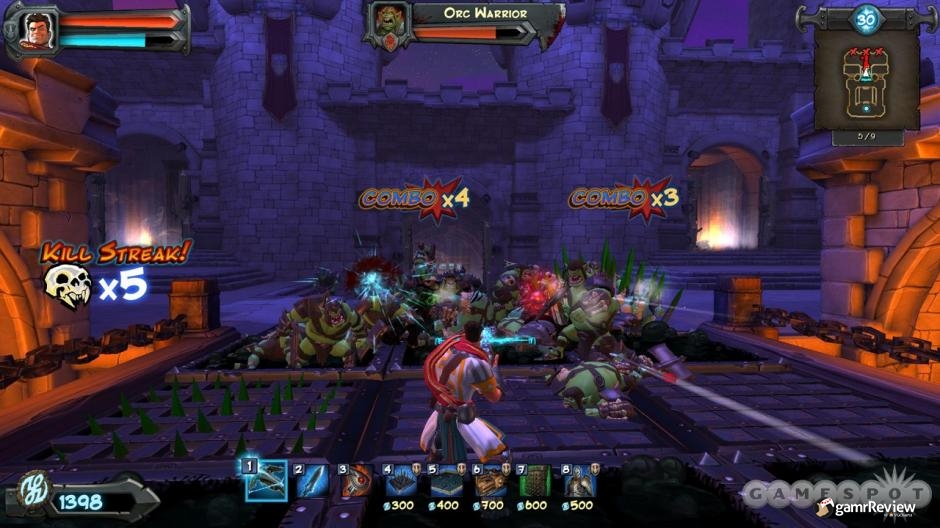The width and height of the screenshot is (940, 528).
Task: Select the blade weapon in slot 2
Action: pos(312,481)
